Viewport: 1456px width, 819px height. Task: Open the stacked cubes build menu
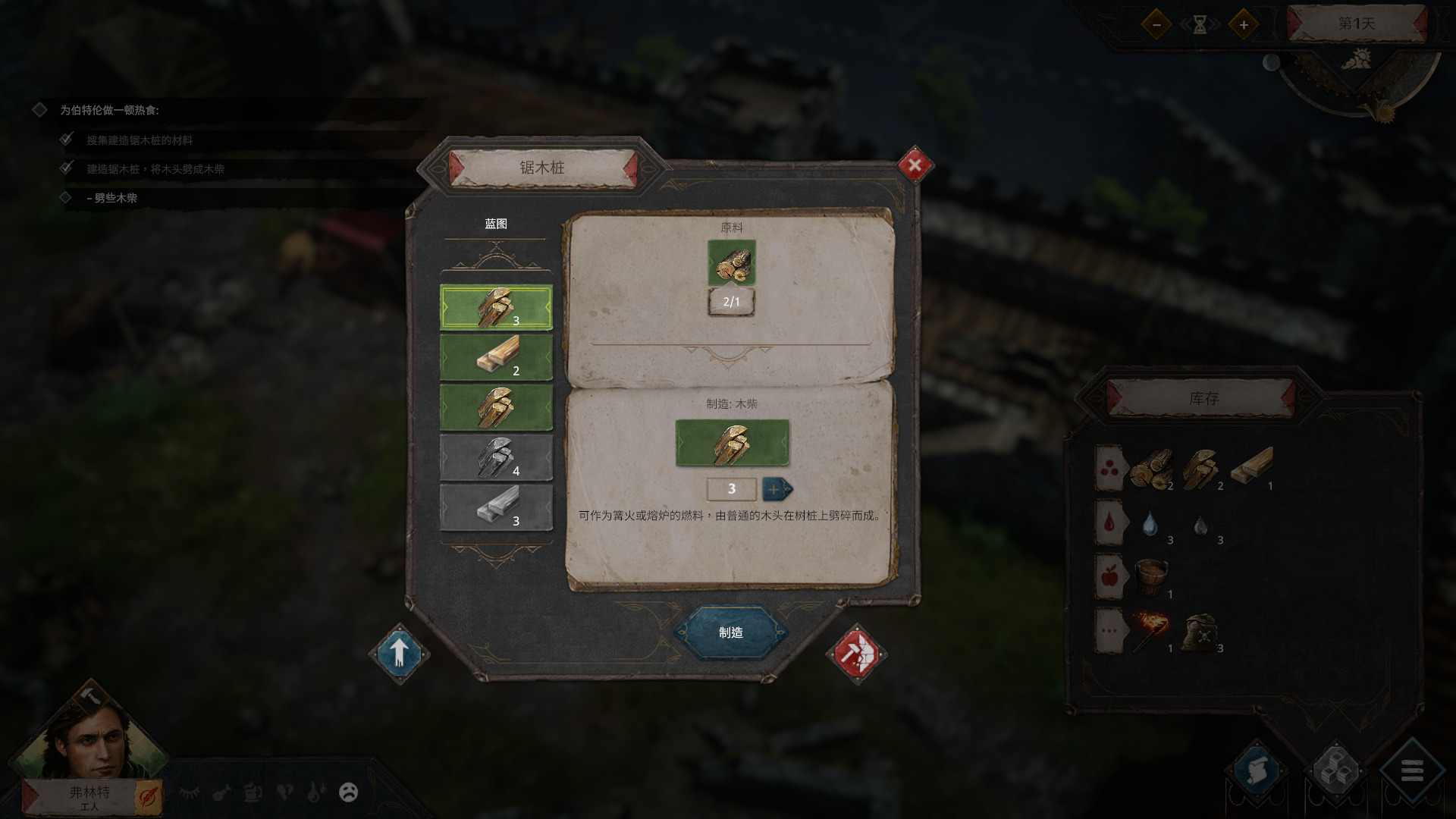[1335, 771]
